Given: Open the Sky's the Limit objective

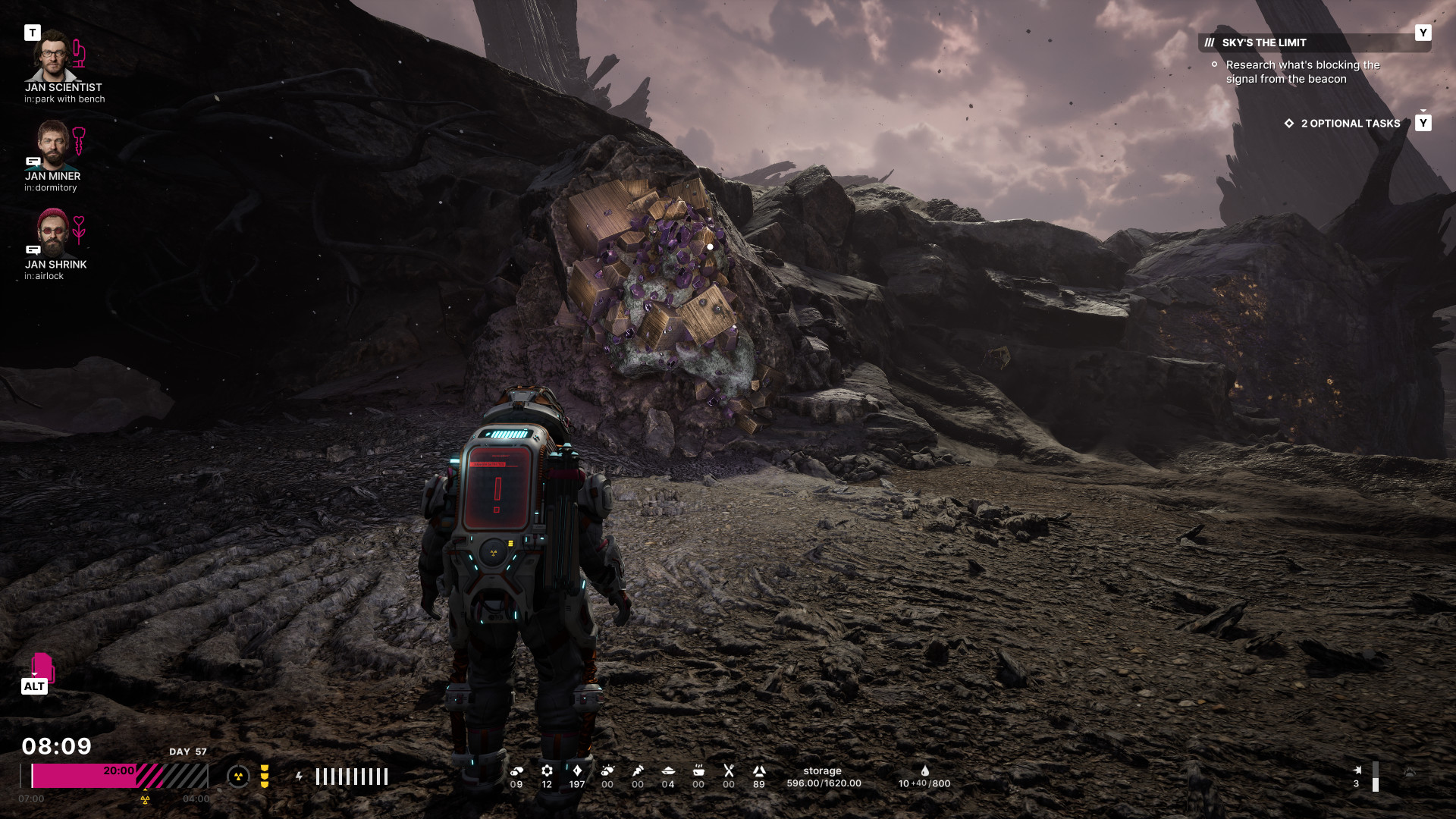Looking at the screenshot, I should 1264,42.
